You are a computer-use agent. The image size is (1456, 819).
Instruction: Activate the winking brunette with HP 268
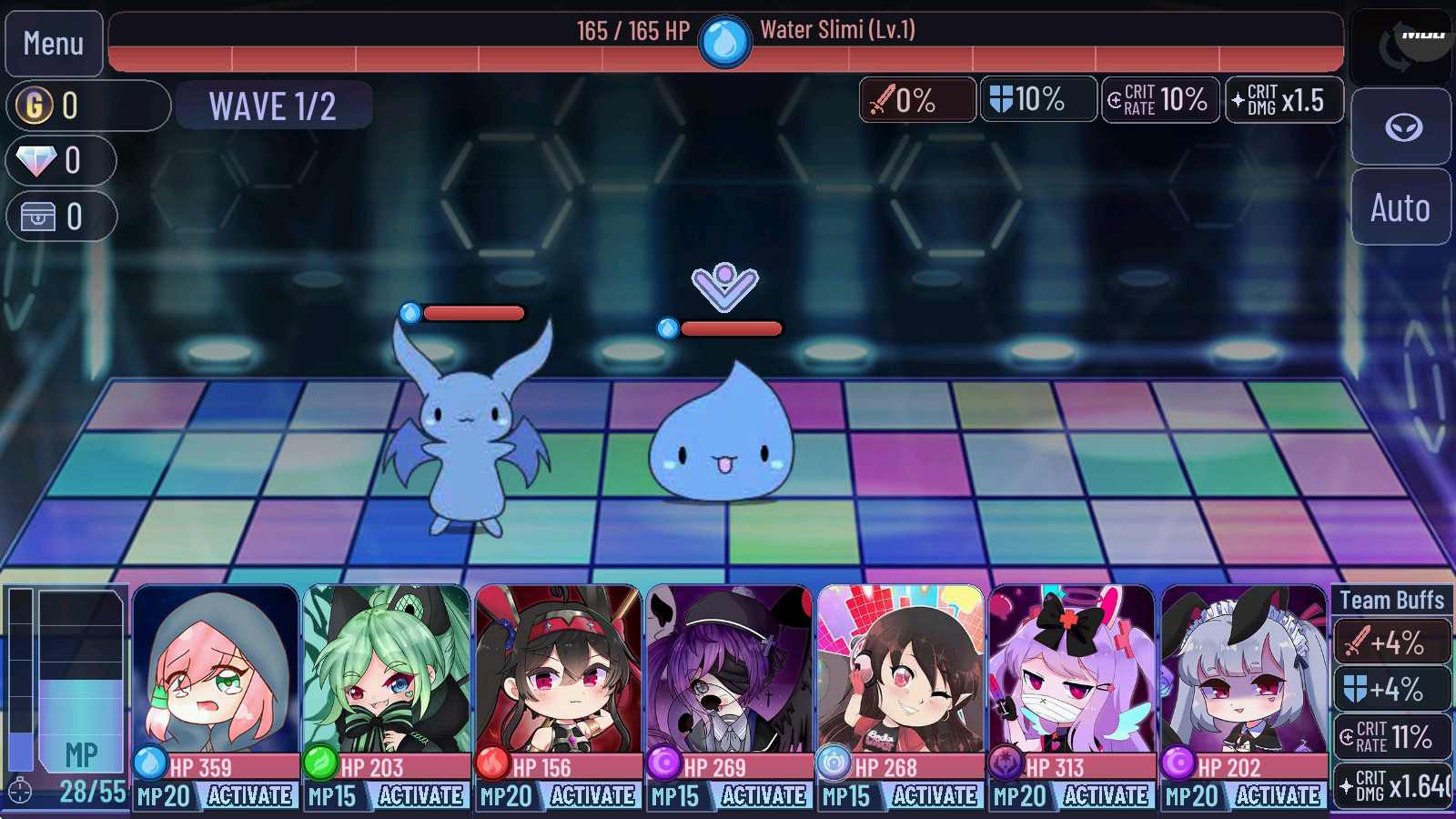click(x=935, y=795)
